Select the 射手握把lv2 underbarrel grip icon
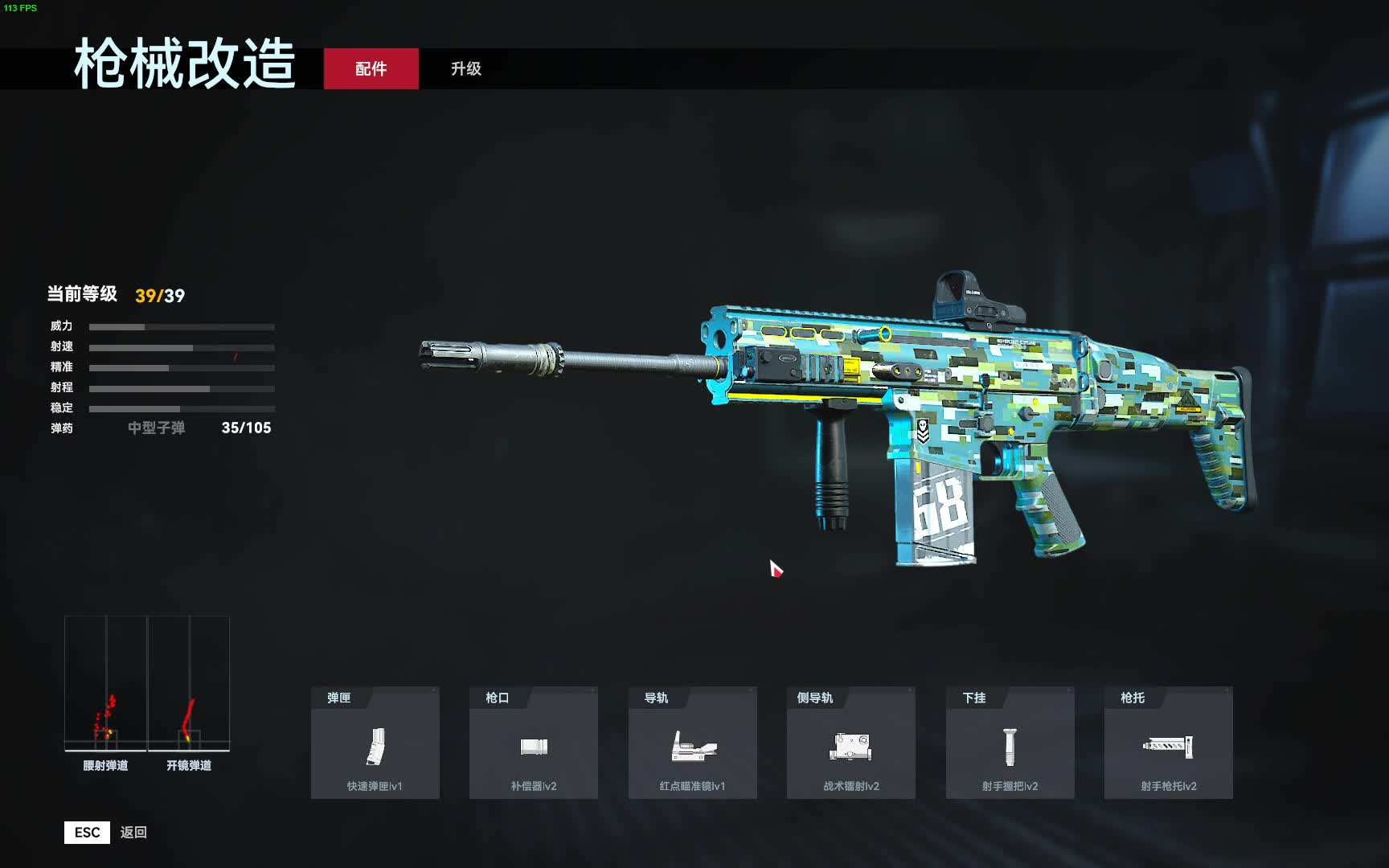 click(x=1008, y=747)
